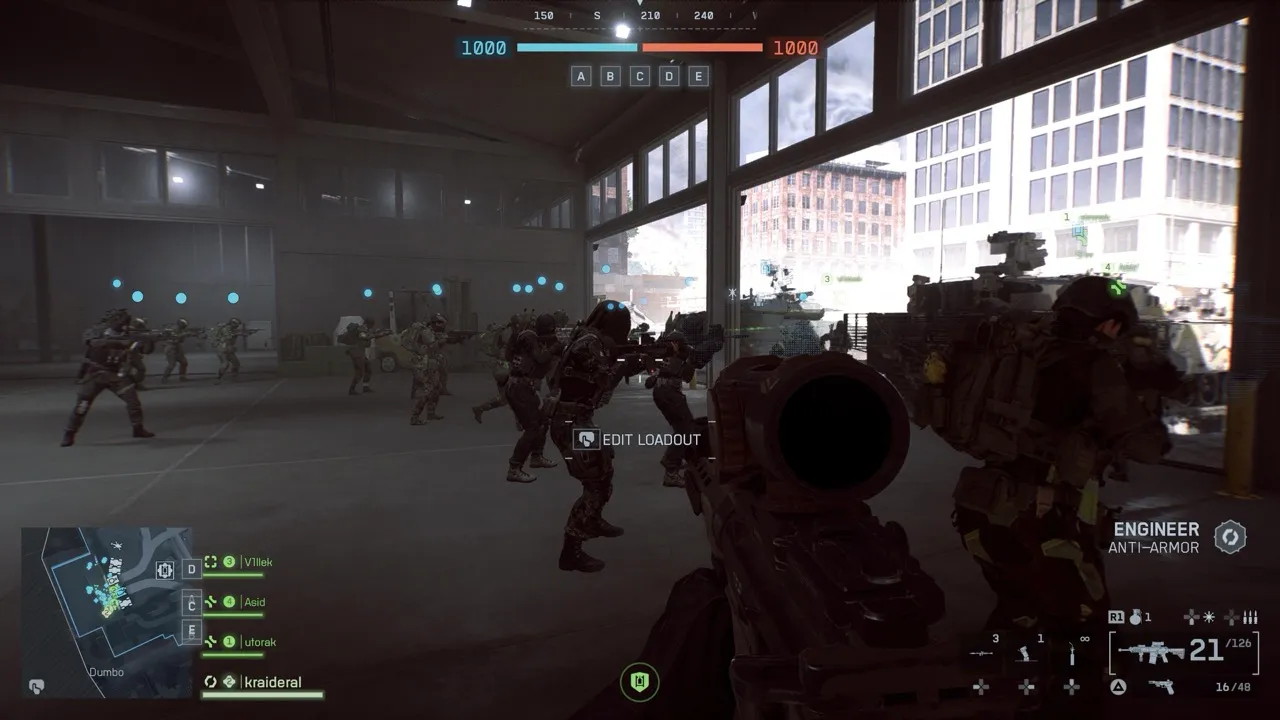Click the green shield badge icon

[640, 682]
